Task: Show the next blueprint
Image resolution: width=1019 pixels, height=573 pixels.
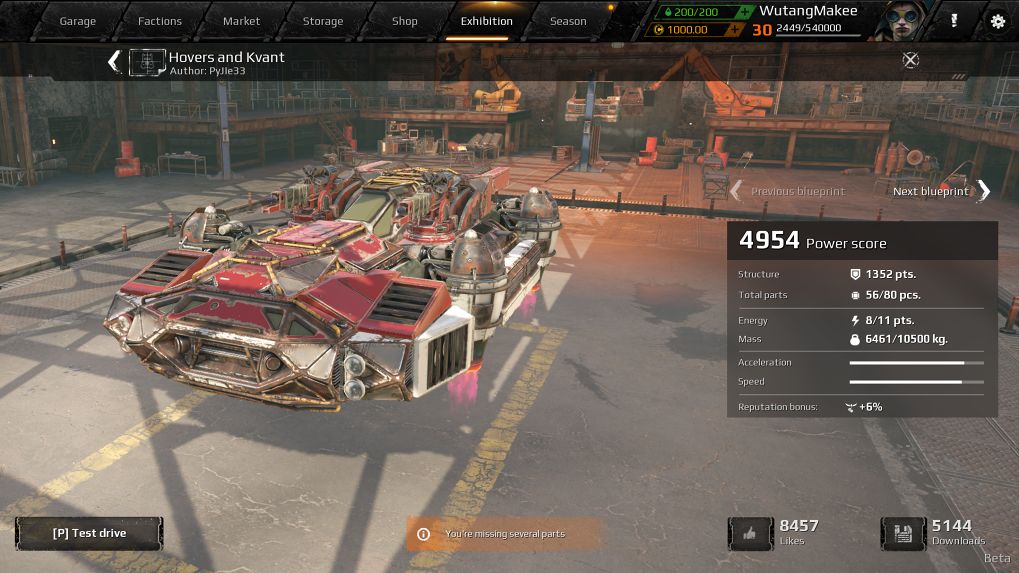Action: 940,191
